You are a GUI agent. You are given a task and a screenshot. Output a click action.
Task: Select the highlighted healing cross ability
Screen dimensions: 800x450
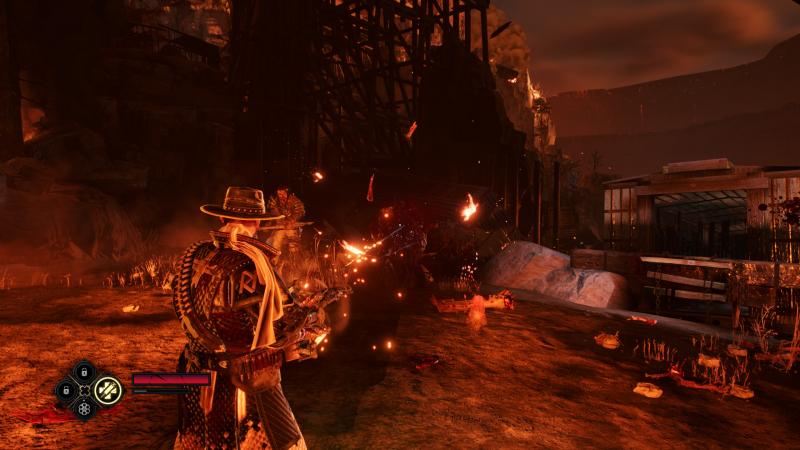(x=107, y=390)
